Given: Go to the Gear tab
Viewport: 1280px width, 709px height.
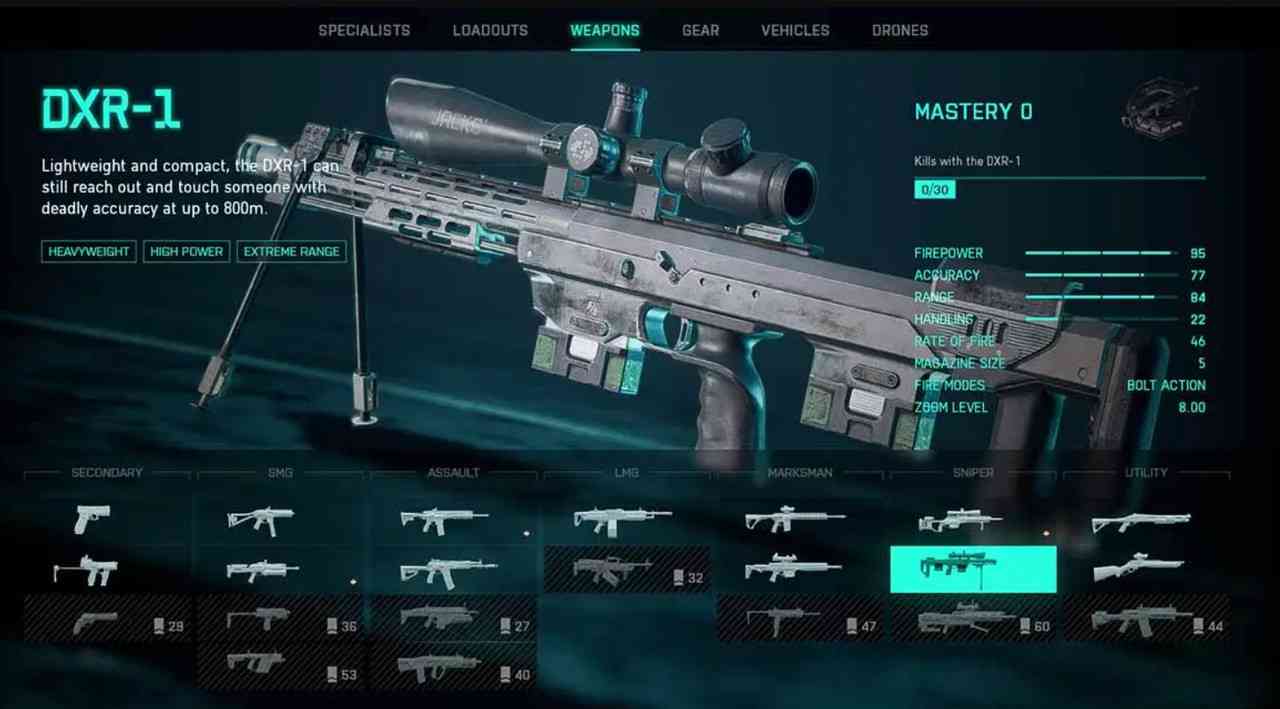Looking at the screenshot, I should point(700,30).
